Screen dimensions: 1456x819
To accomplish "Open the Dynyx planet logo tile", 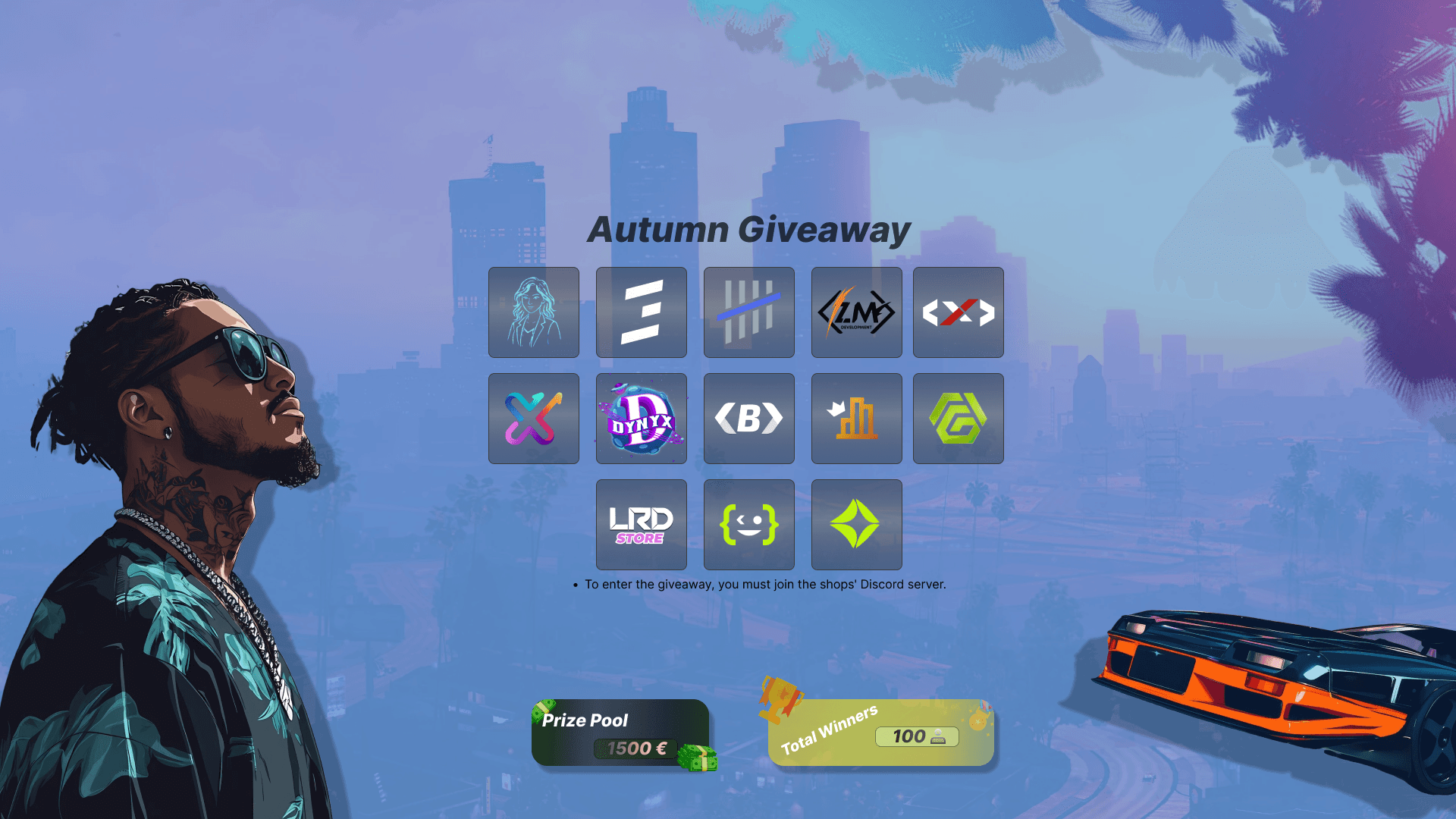I will 642,419.
